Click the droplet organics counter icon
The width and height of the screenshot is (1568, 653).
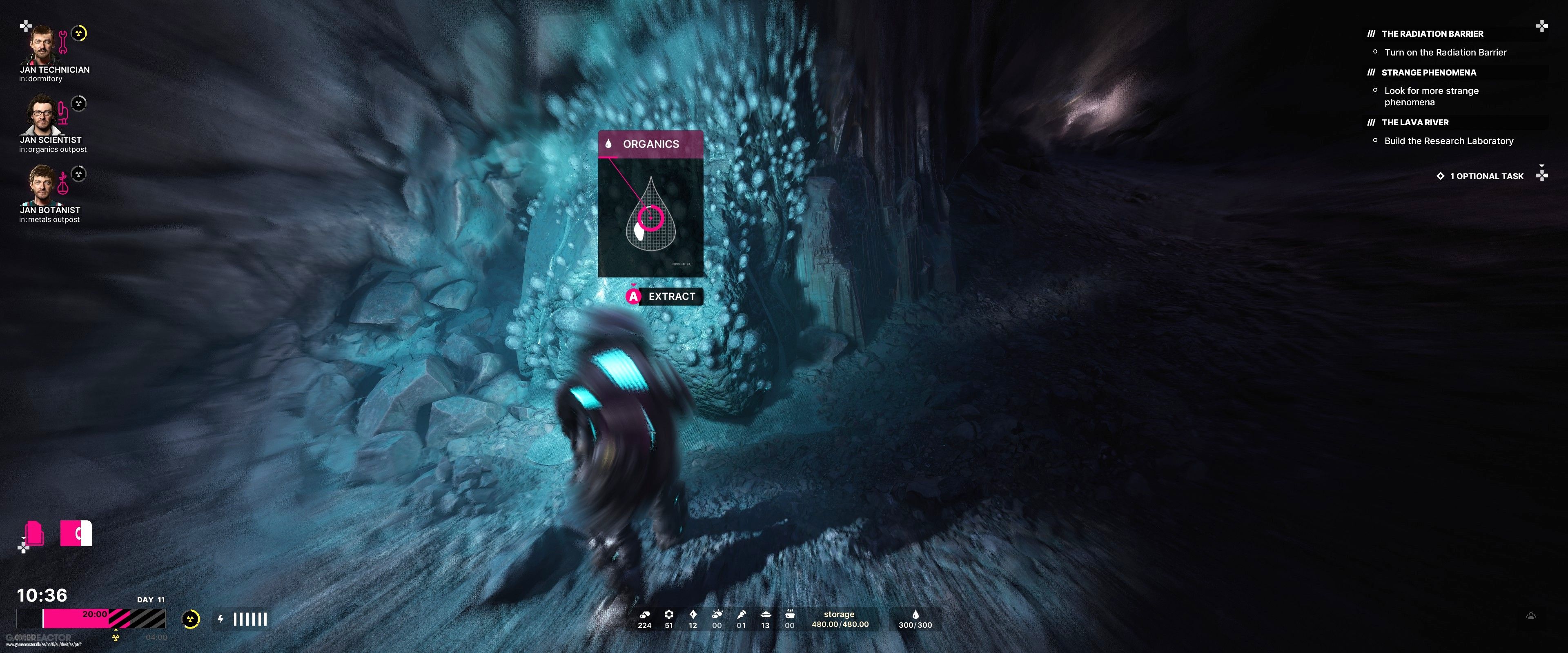pyautogui.click(x=915, y=615)
